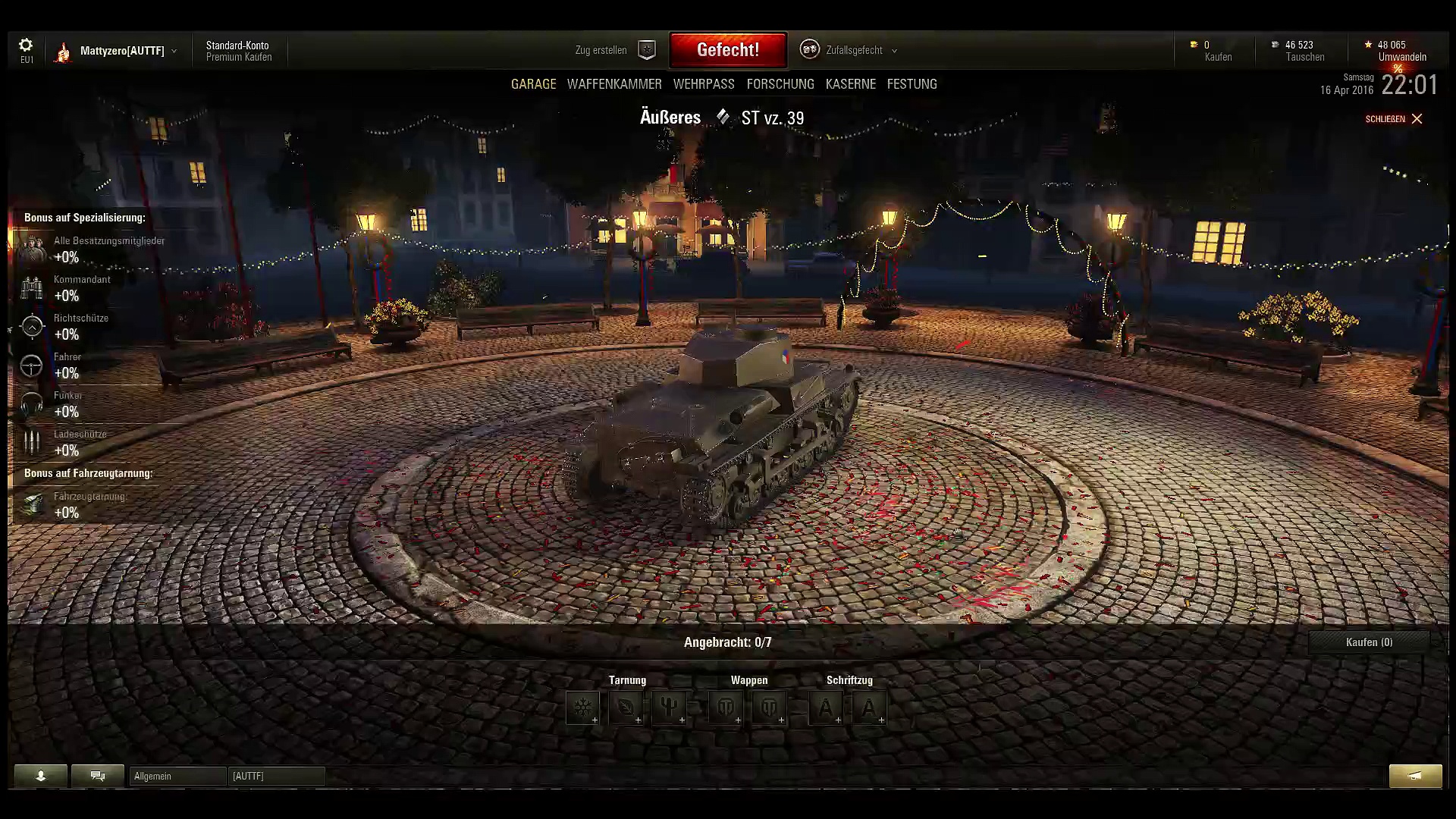Open the Zufallsgefecht battle mode dropdown
The height and width of the screenshot is (819, 1456).
(x=854, y=50)
